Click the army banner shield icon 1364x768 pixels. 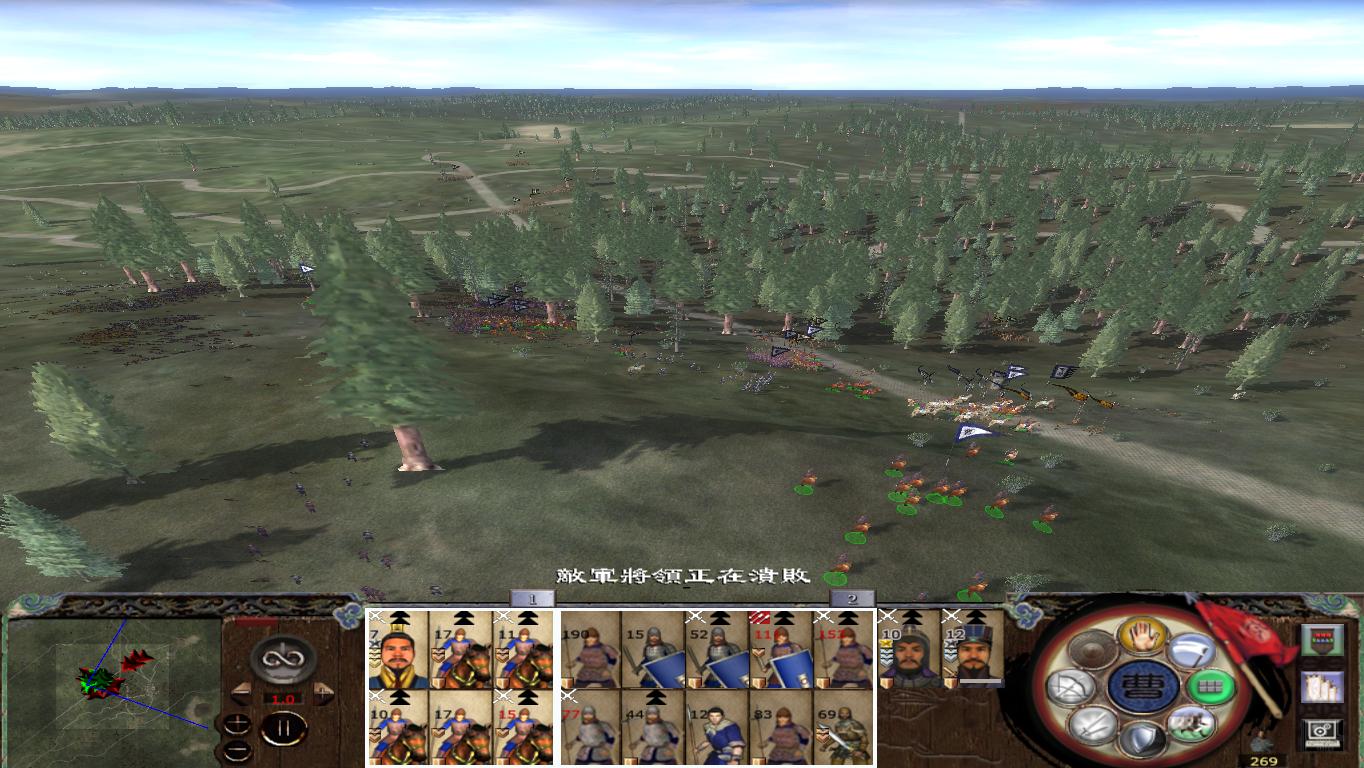[x=1322, y=639]
